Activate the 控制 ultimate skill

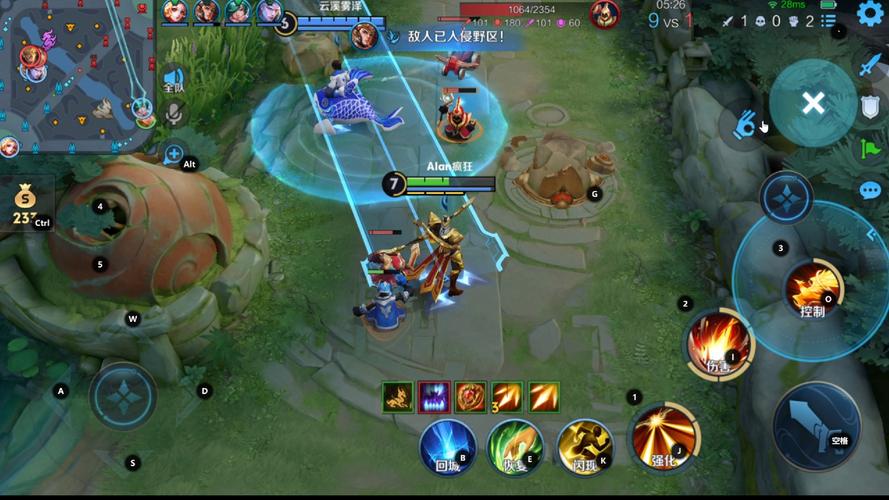click(811, 289)
